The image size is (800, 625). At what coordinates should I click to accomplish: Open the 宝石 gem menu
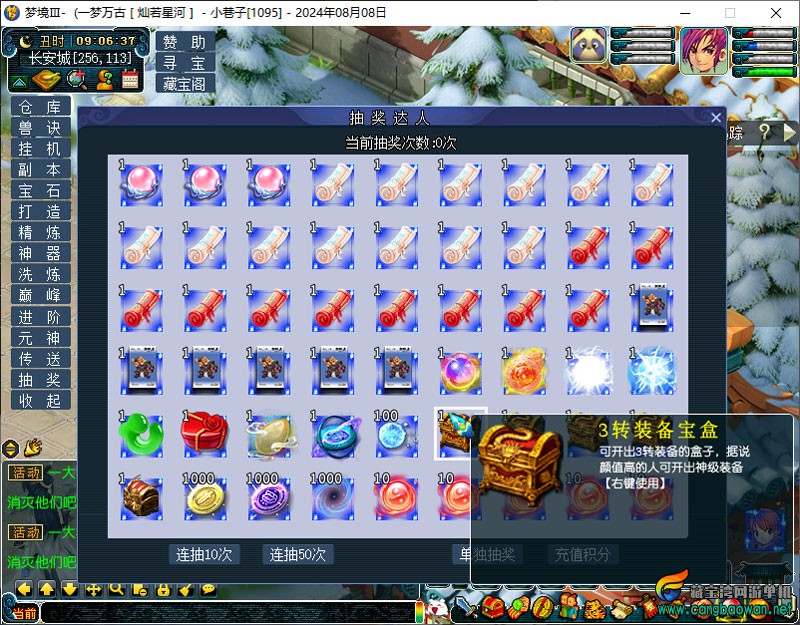point(40,191)
